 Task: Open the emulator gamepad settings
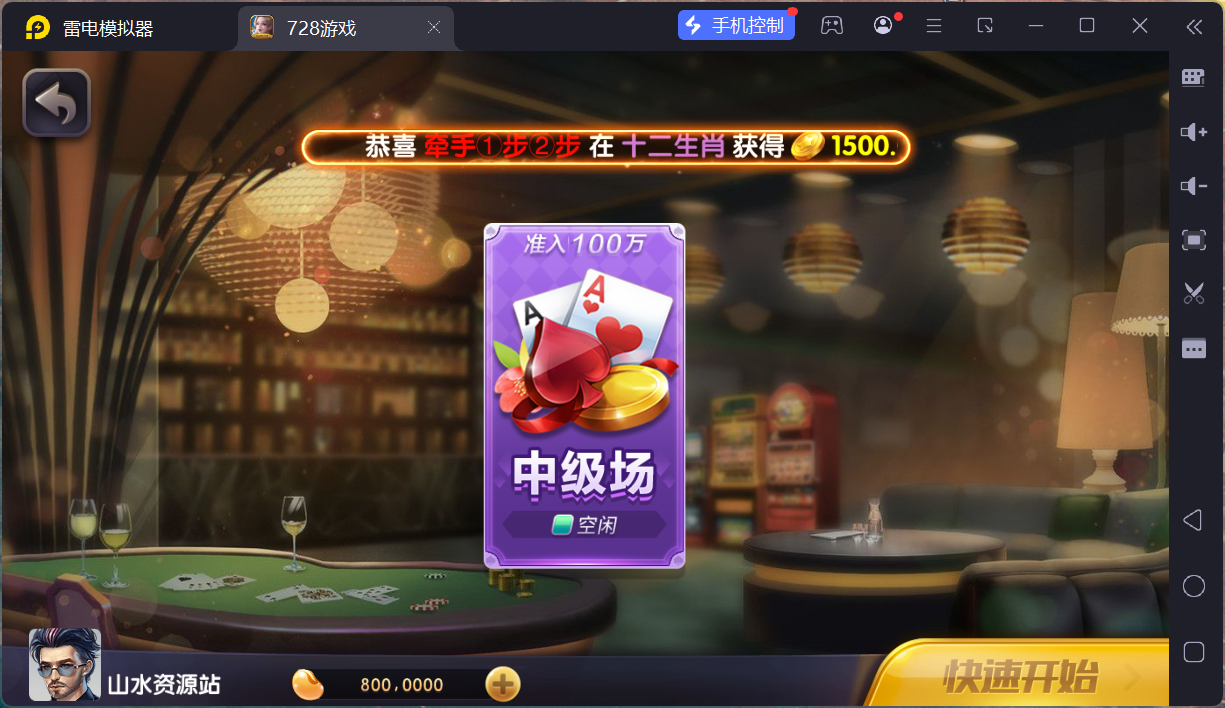[832, 26]
